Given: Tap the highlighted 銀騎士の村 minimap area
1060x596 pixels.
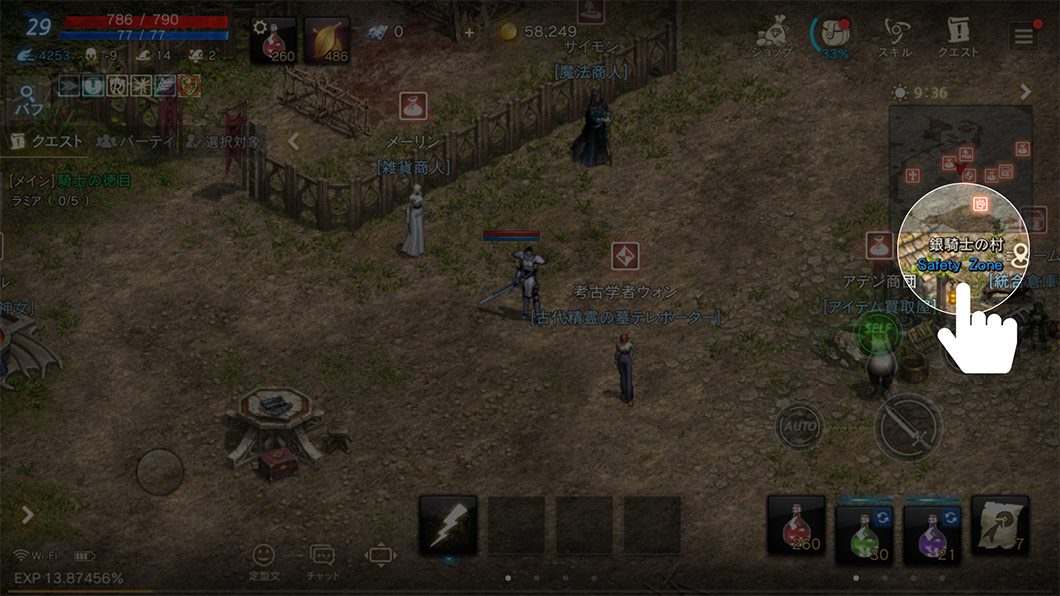Looking at the screenshot, I should (x=964, y=249).
